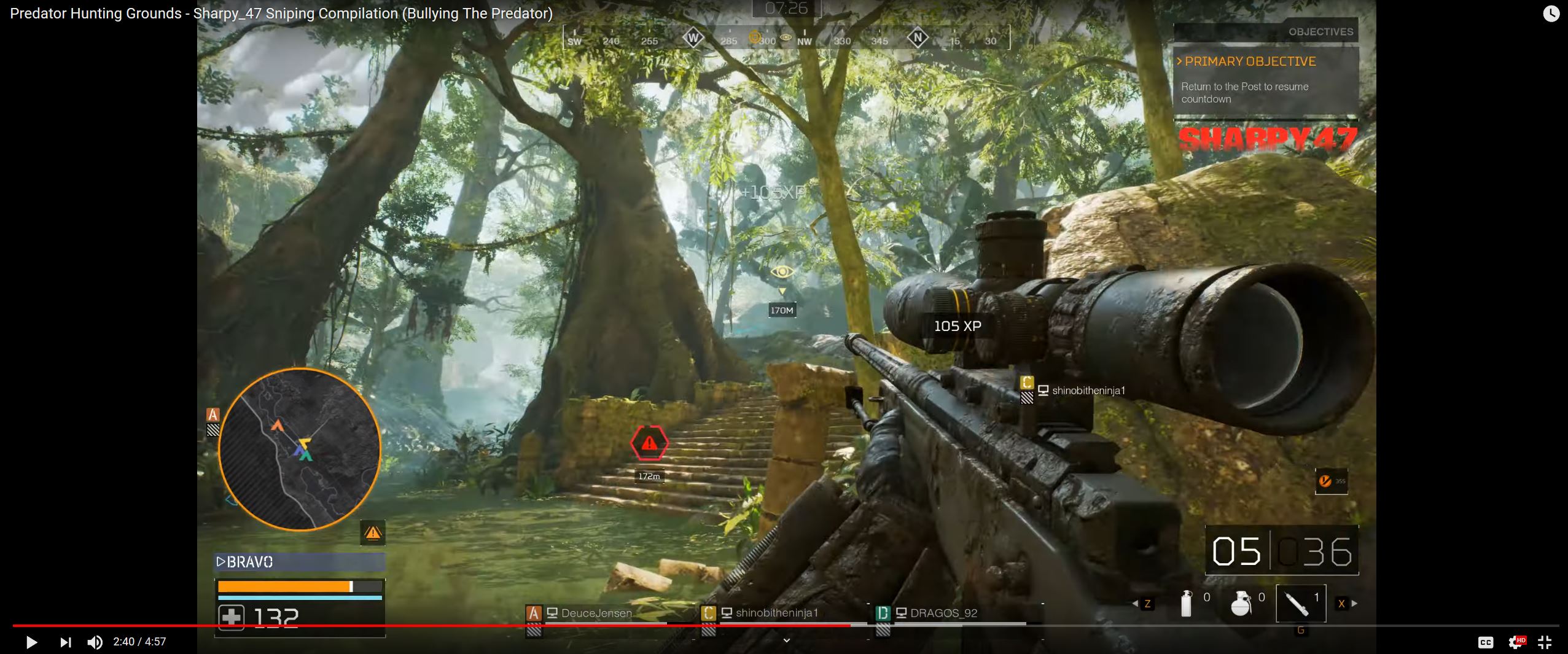Play the paused video

[x=31, y=642]
